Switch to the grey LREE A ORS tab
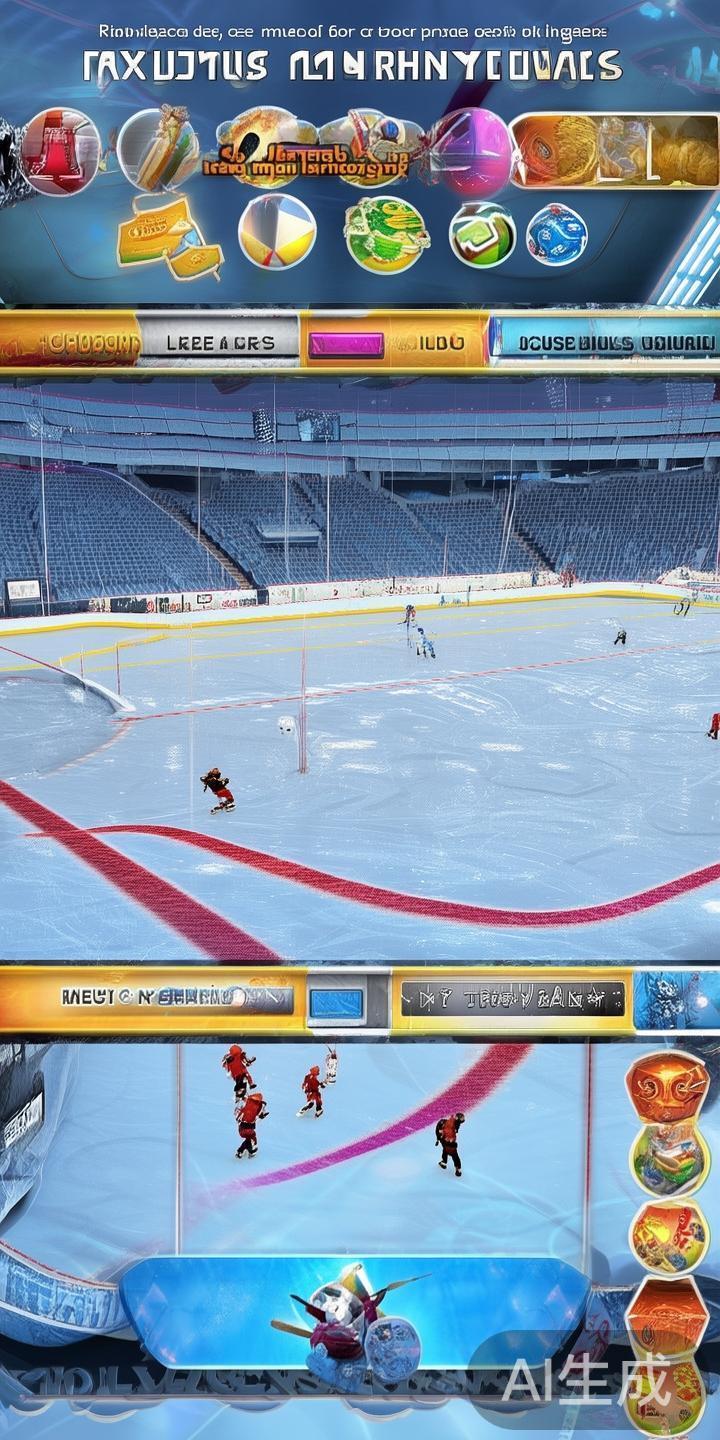Viewport: 720px width, 1440px height. click(x=217, y=342)
